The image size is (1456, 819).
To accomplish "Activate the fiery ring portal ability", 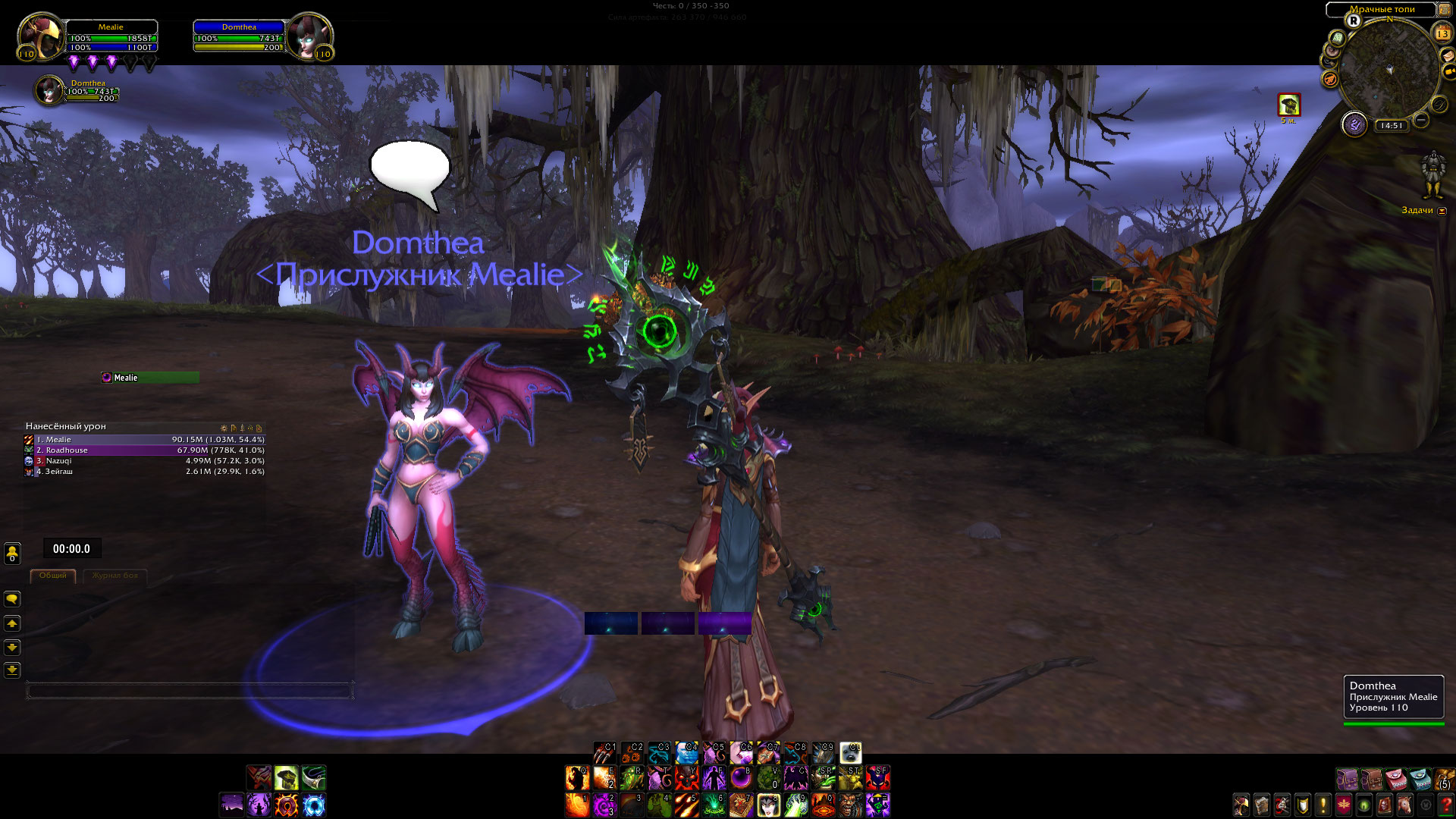I will click(287, 805).
